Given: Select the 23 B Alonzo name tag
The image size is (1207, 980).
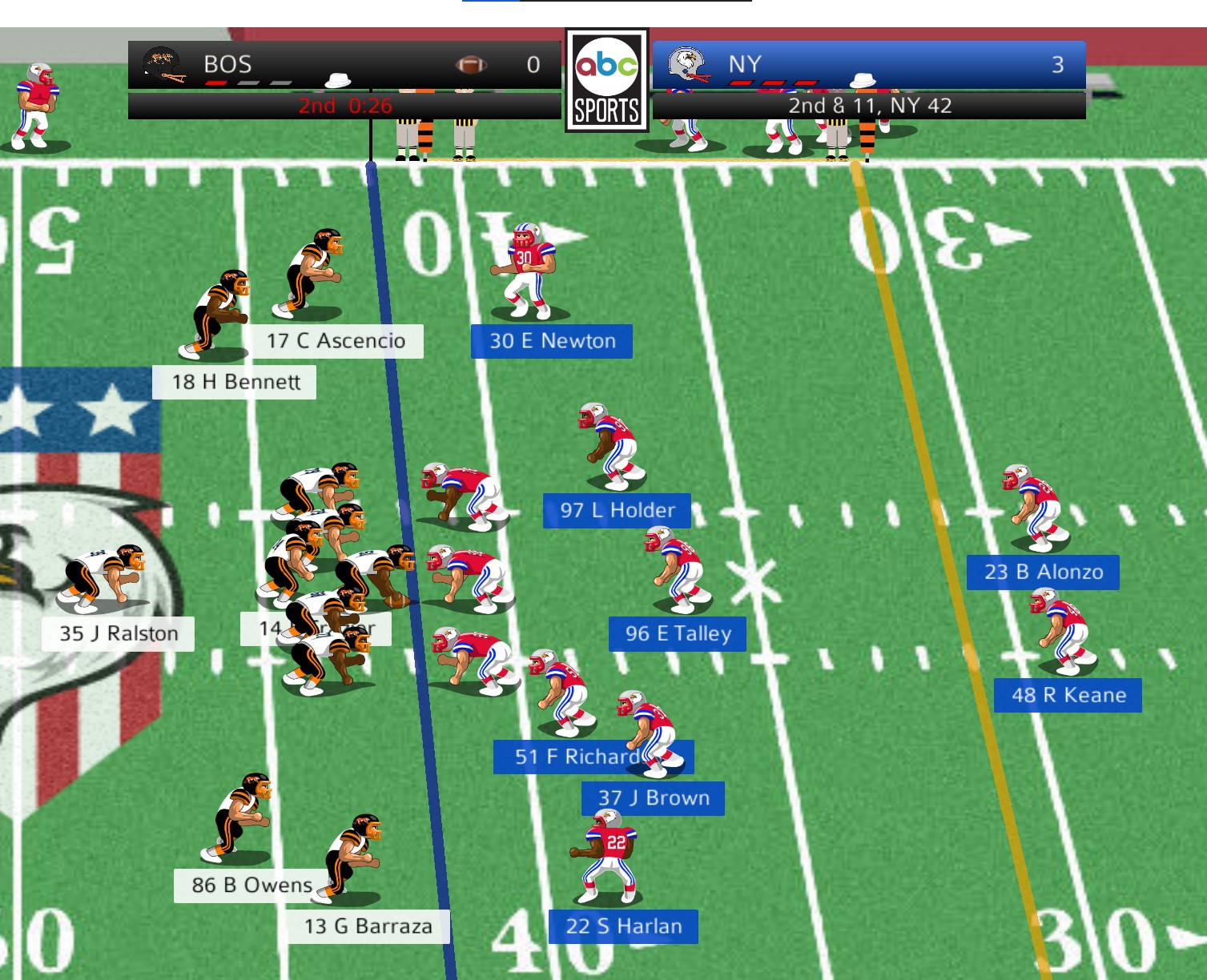Looking at the screenshot, I should pyautogui.click(x=1043, y=572).
